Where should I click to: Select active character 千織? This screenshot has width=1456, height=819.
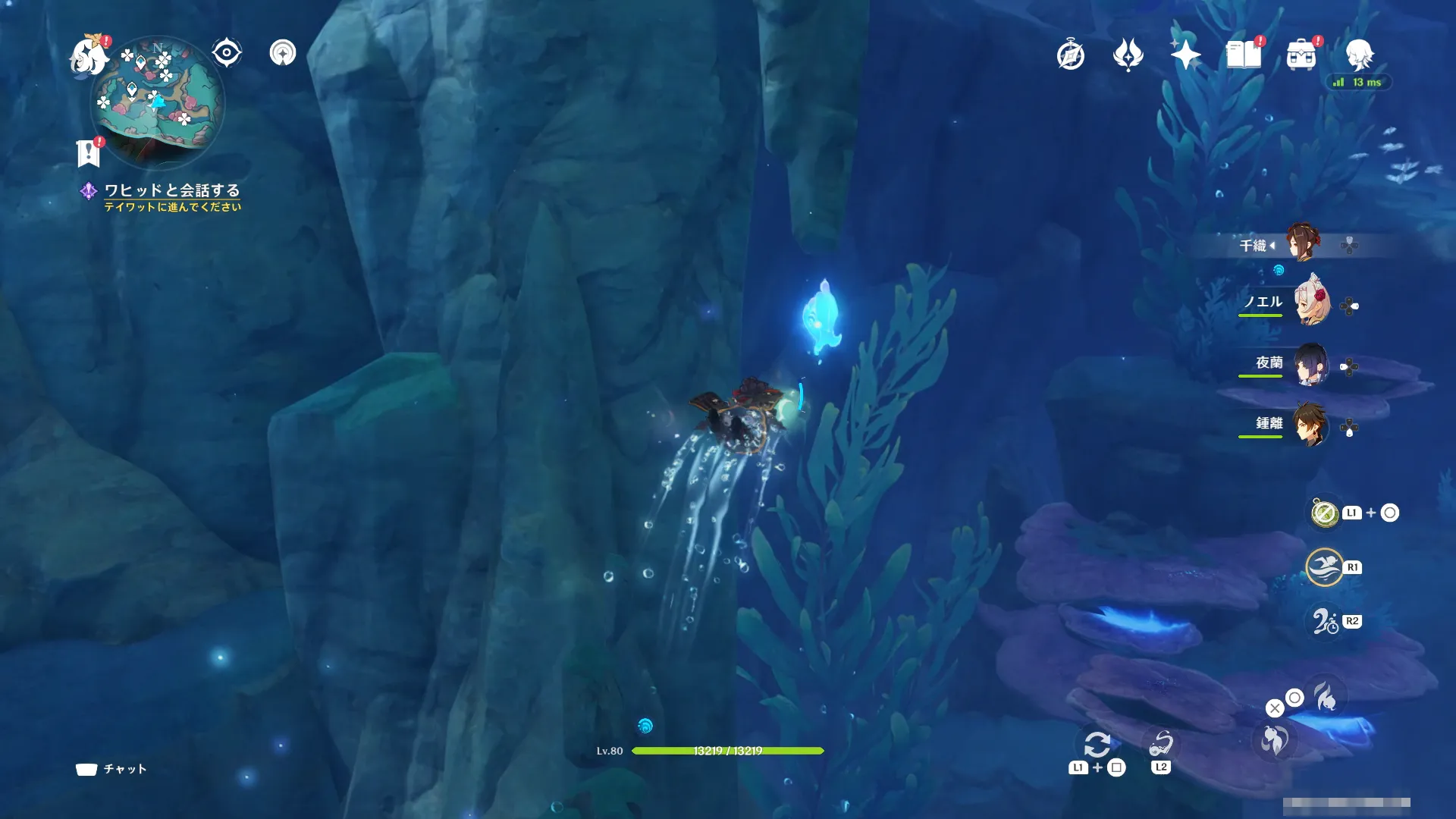(1304, 244)
